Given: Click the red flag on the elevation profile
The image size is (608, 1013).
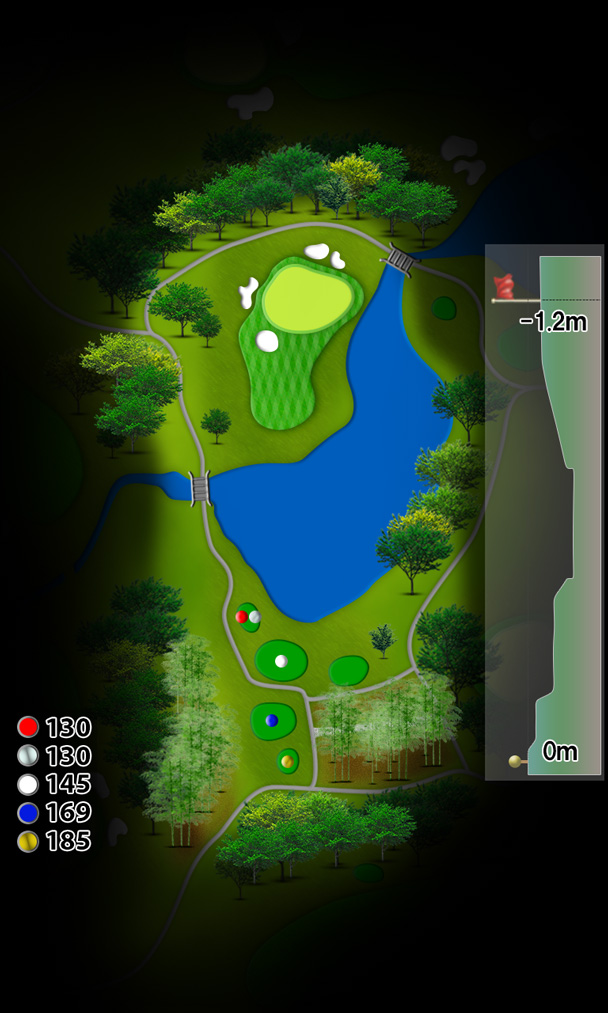Looking at the screenshot, I should 504,287.
